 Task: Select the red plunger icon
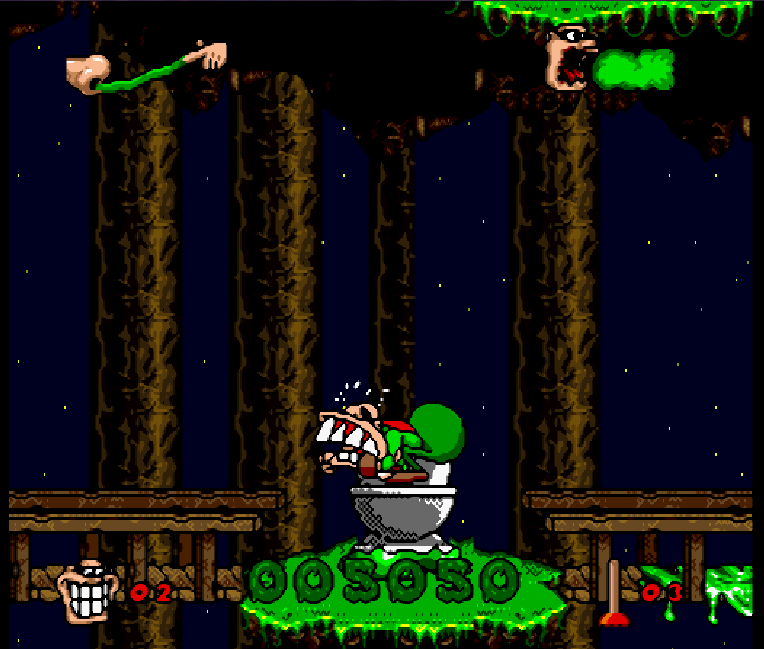click(614, 596)
